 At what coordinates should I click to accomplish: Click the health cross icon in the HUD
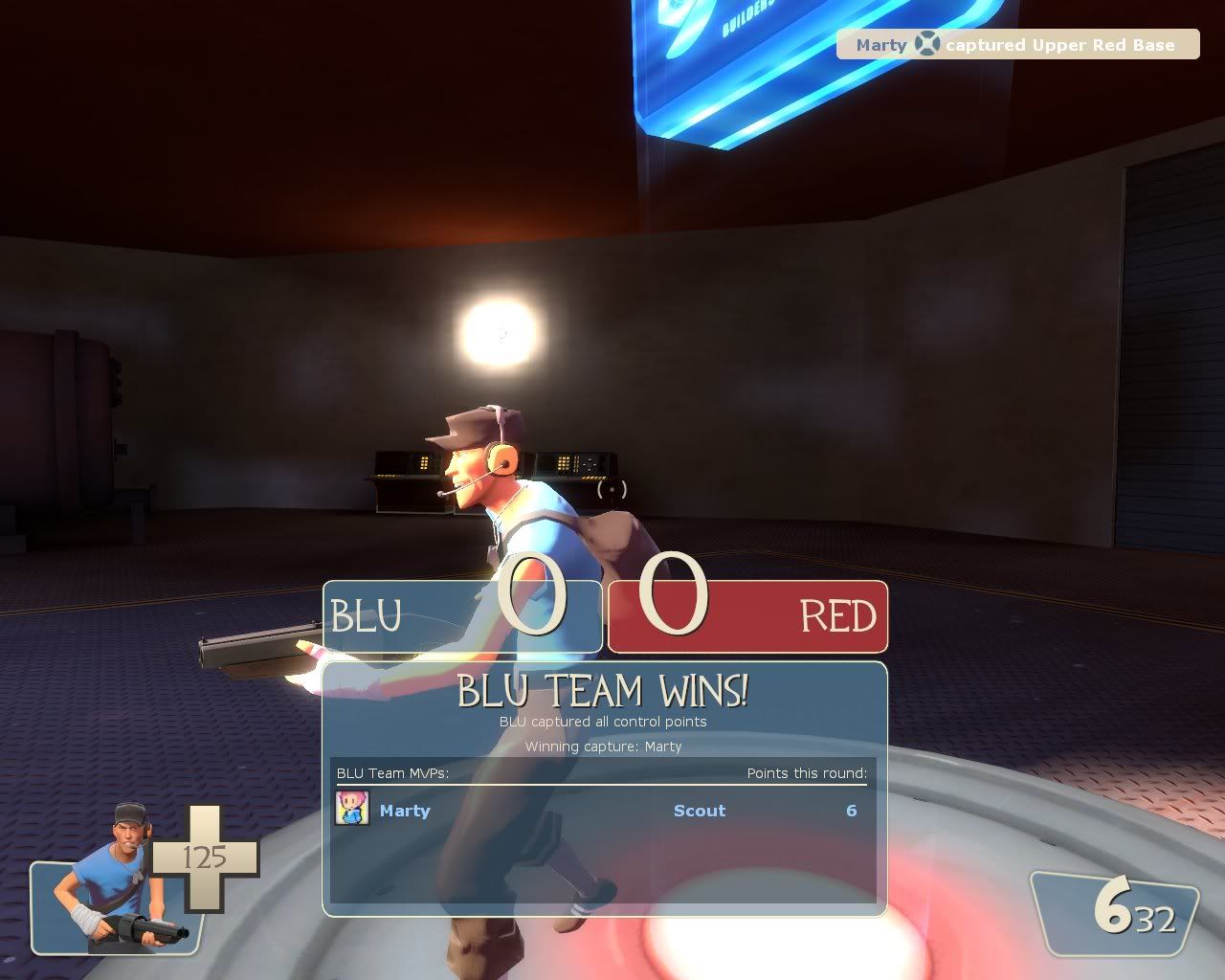[x=204, y=858]
